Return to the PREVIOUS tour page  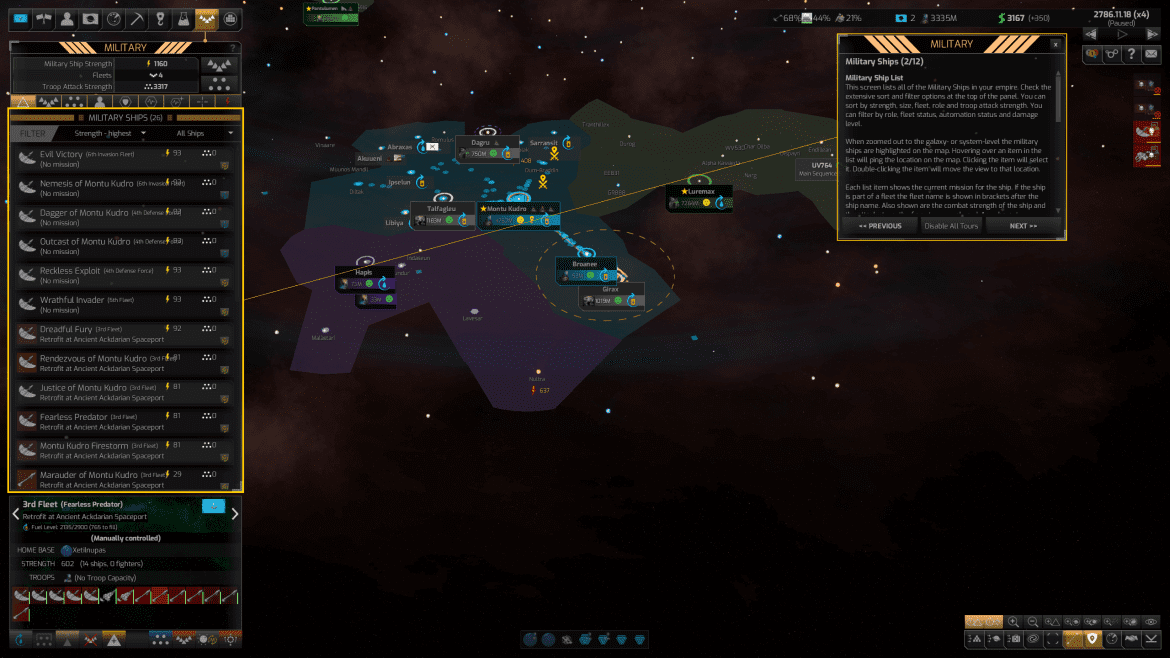point(880,226)
